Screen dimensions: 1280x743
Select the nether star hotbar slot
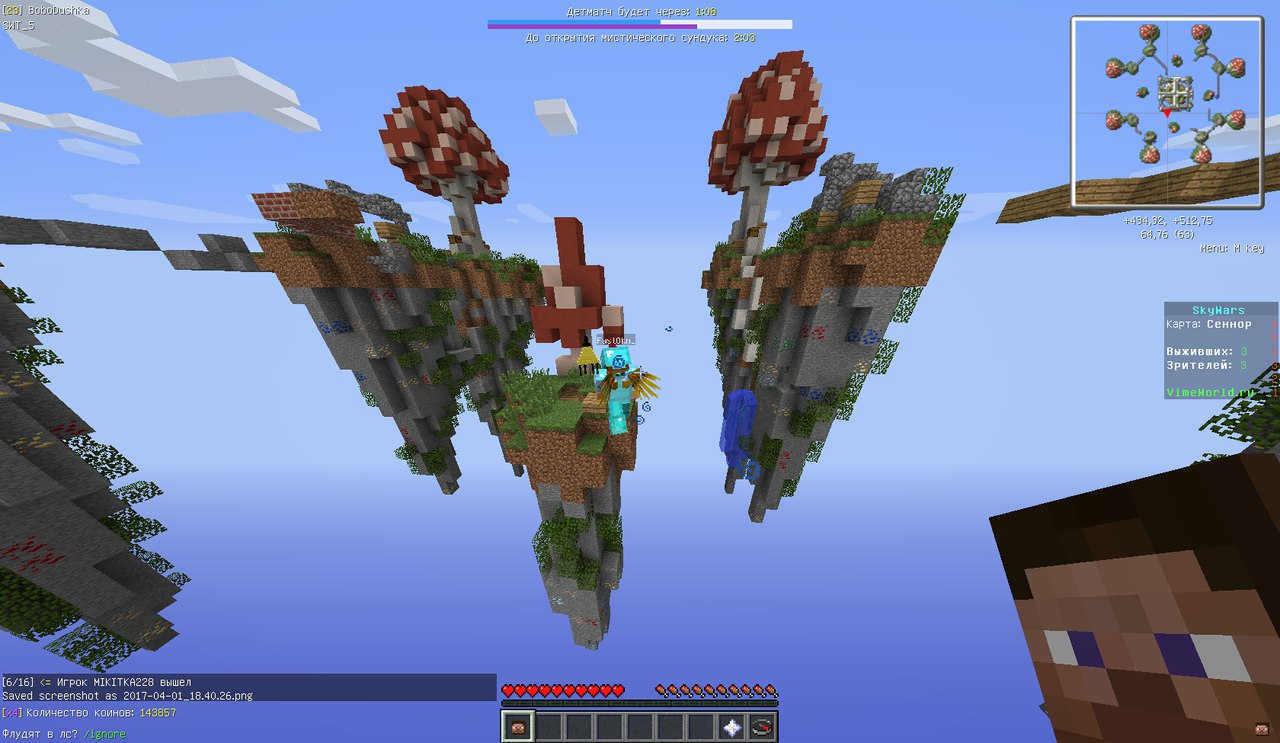[732, 727]
